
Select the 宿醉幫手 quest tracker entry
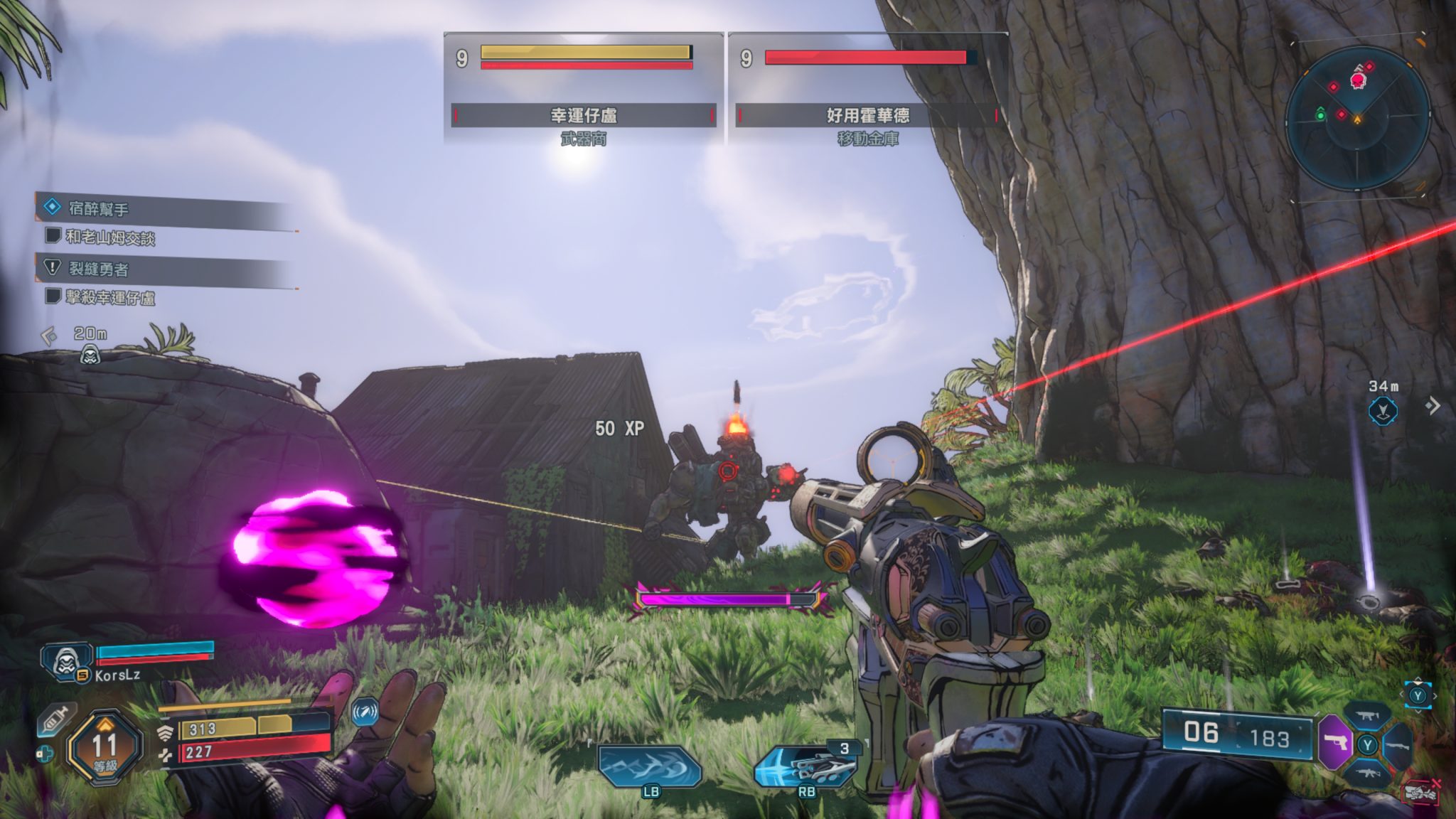point(98,209)
